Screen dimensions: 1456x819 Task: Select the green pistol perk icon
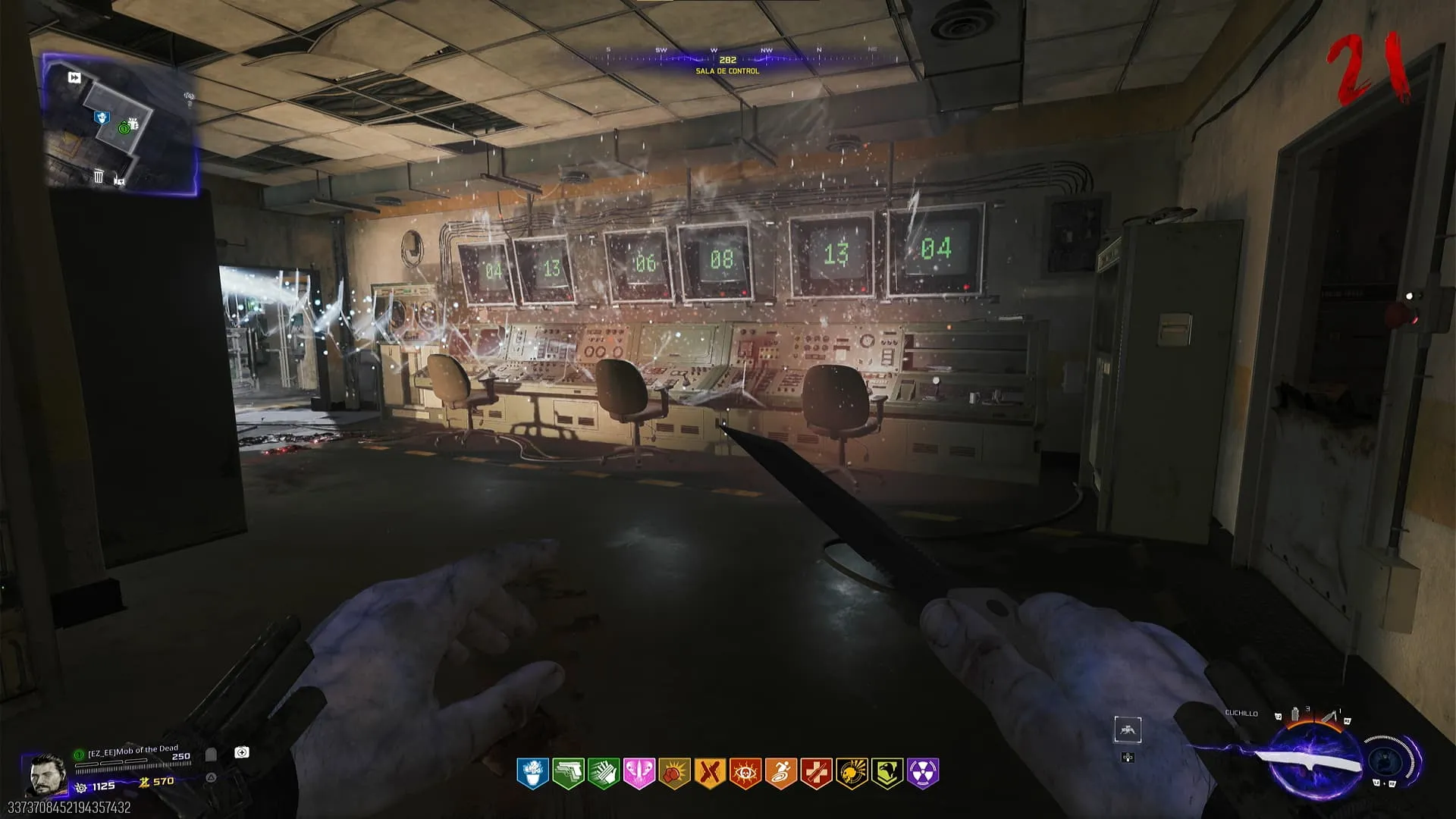(567, 773)
